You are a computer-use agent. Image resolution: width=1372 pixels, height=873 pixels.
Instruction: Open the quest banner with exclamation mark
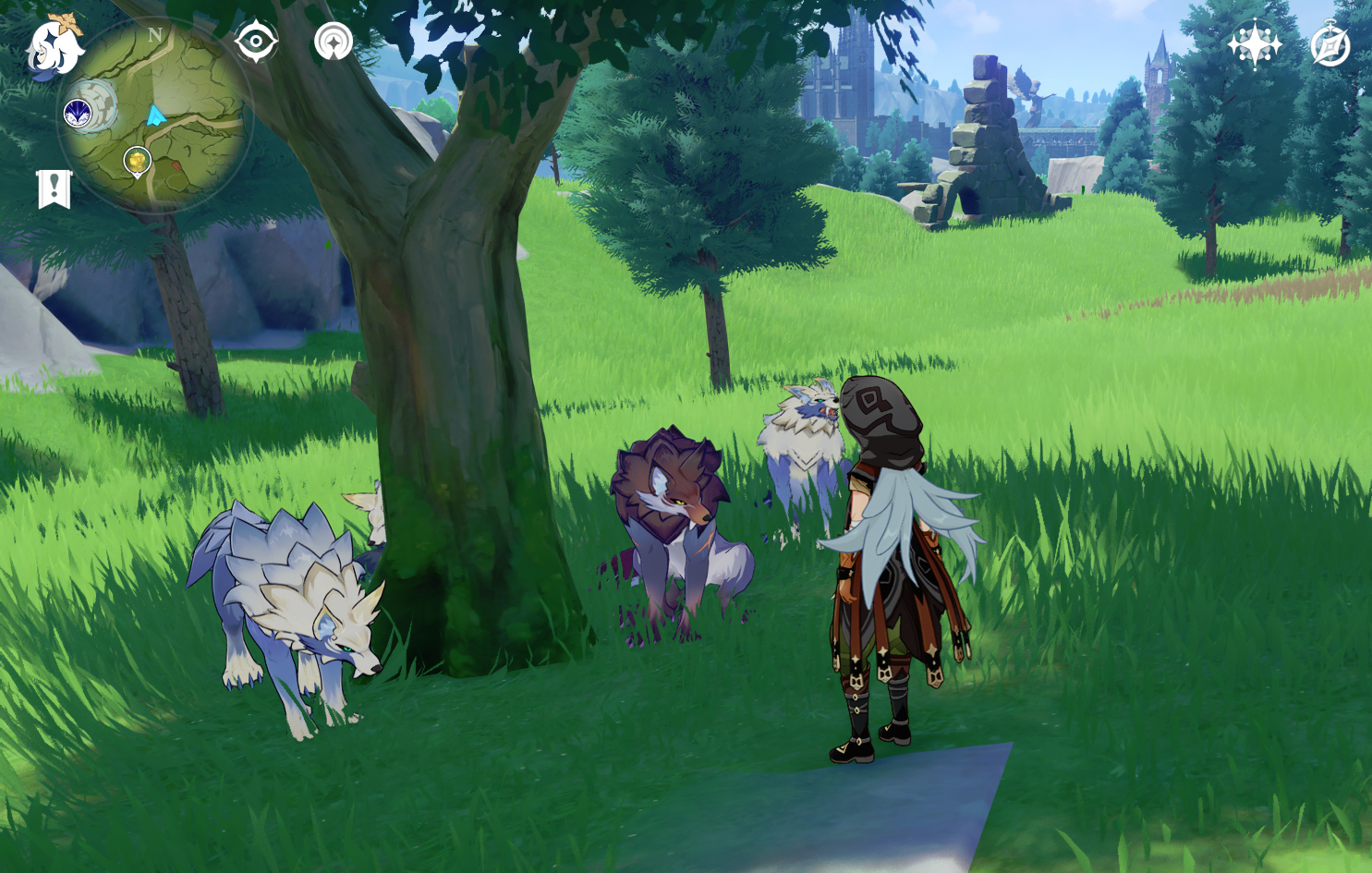pyautogui.click(x=54, y=189)
